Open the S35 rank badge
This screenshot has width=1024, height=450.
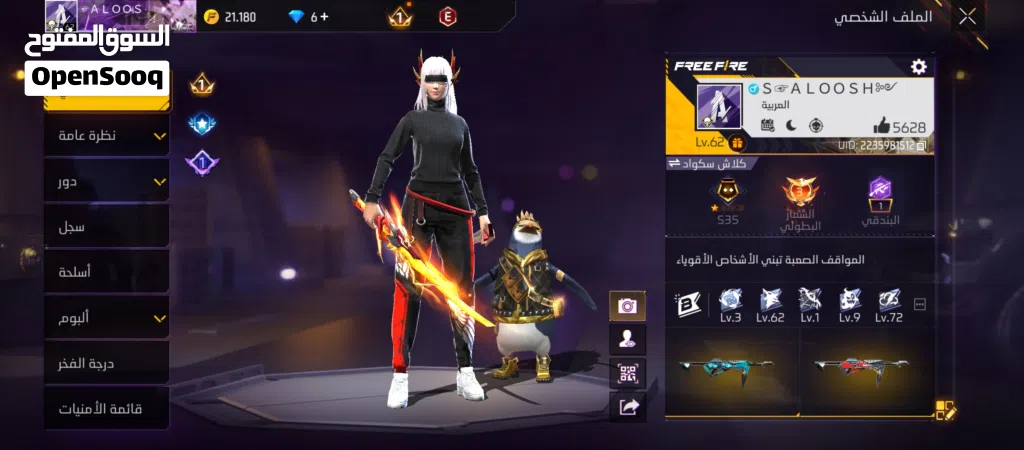pyautogui.click(x=726, y=201)
